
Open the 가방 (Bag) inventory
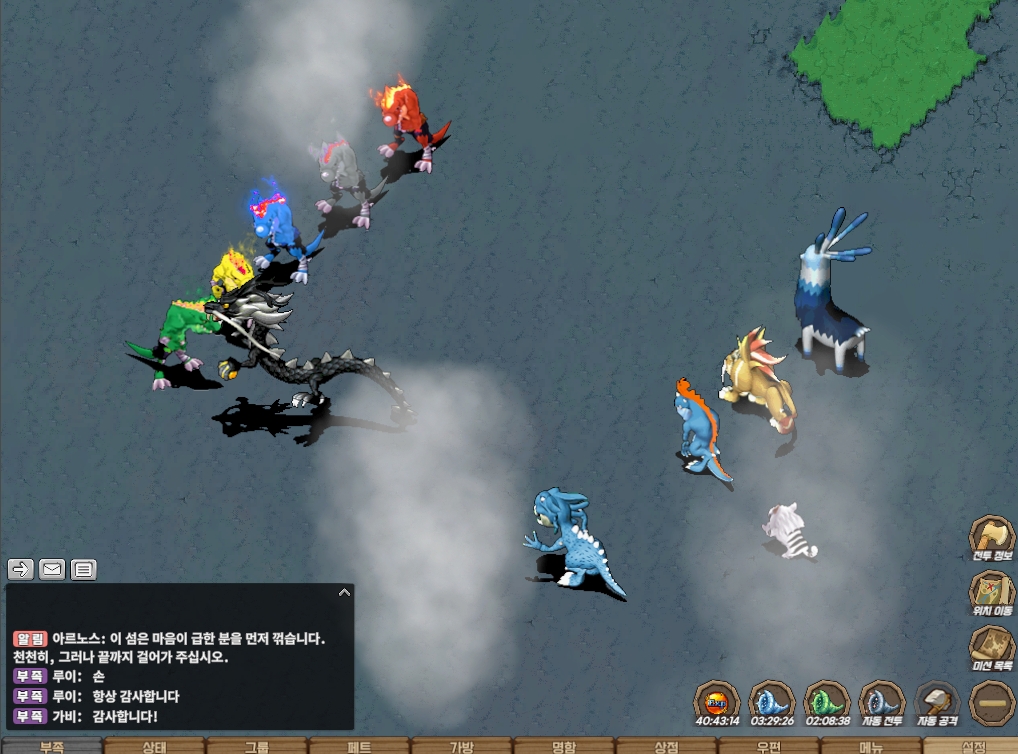[x=461, y=746]
